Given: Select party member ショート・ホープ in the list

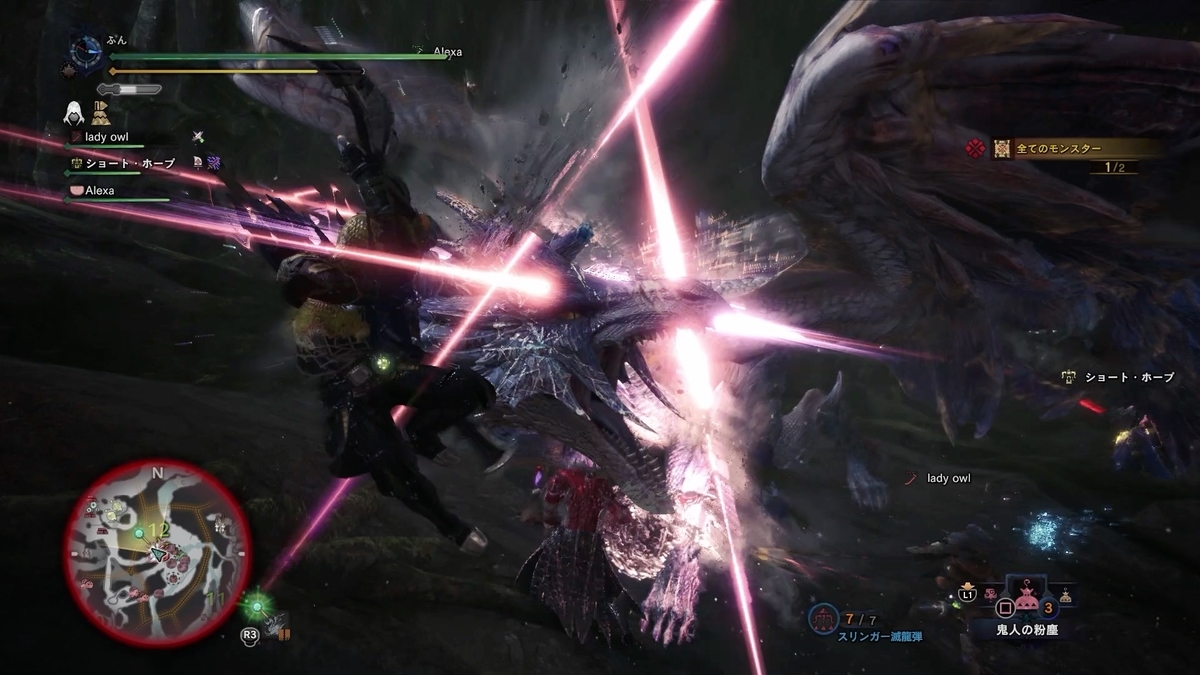Looking at the screenshot, I should (x=129, y=163).
